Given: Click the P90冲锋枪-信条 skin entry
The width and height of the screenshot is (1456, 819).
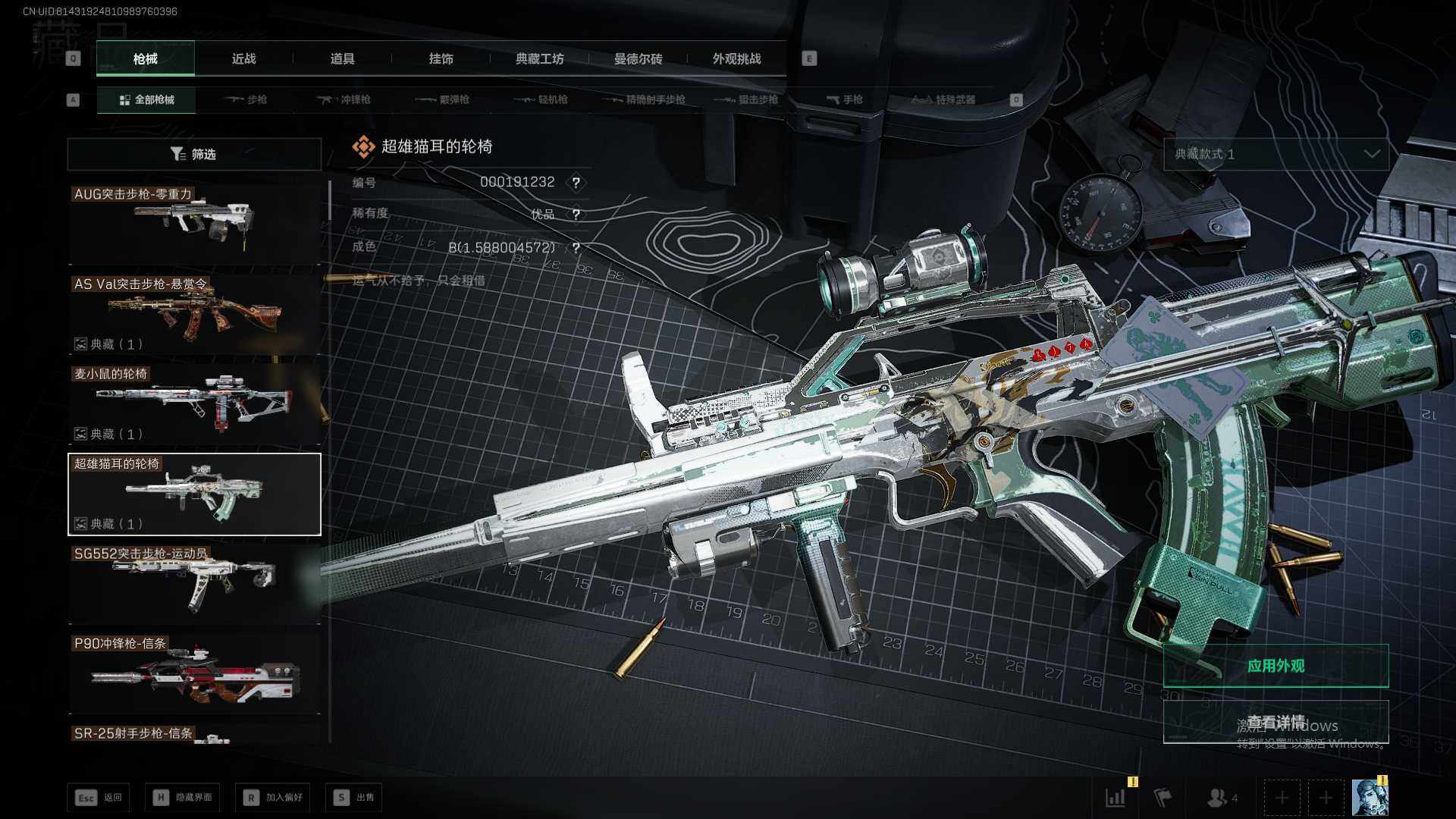Looking at the screenshot, I should (x=194, y=673).
